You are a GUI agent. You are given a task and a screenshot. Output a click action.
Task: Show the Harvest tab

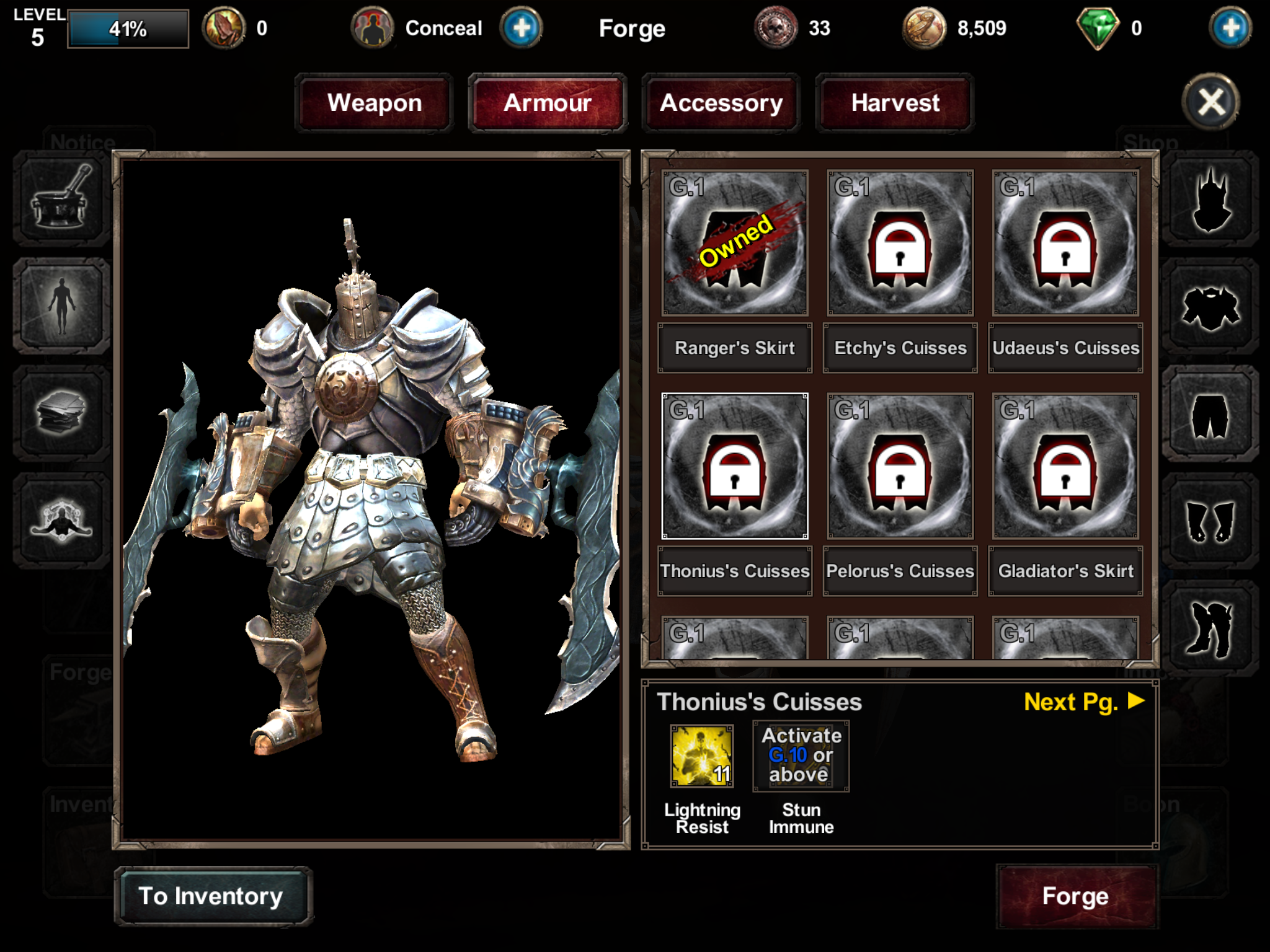[x=895, y=103]
